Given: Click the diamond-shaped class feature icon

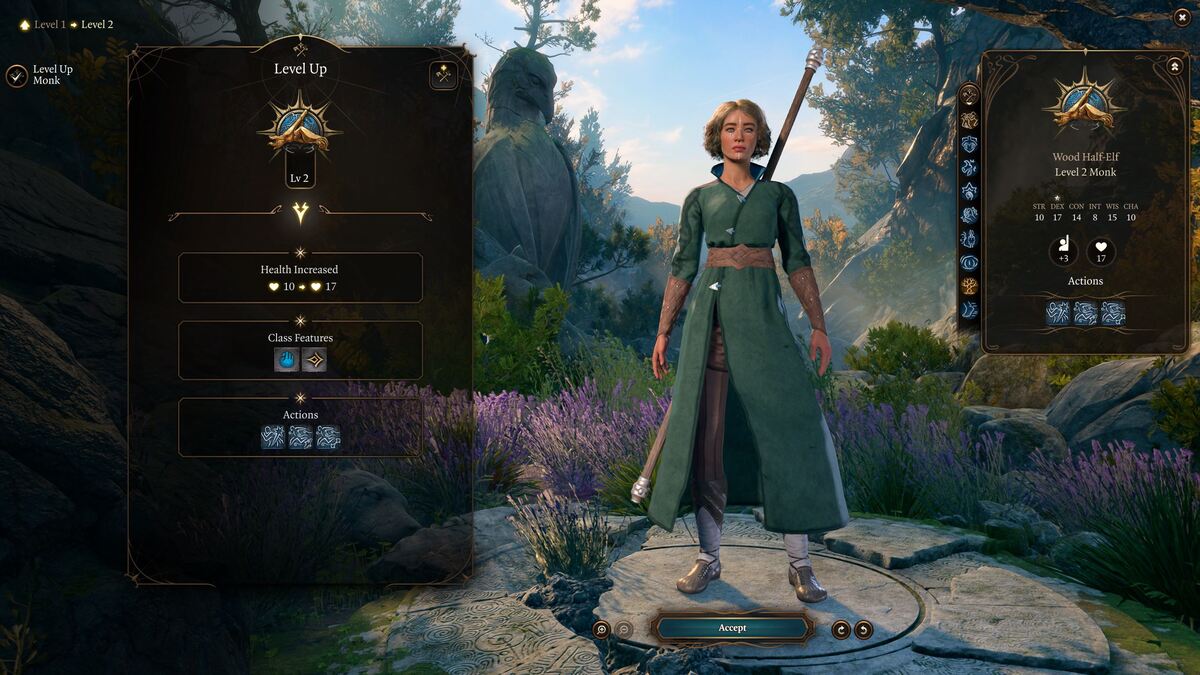Looking at the screenshot, I should [x=314, y=360].
